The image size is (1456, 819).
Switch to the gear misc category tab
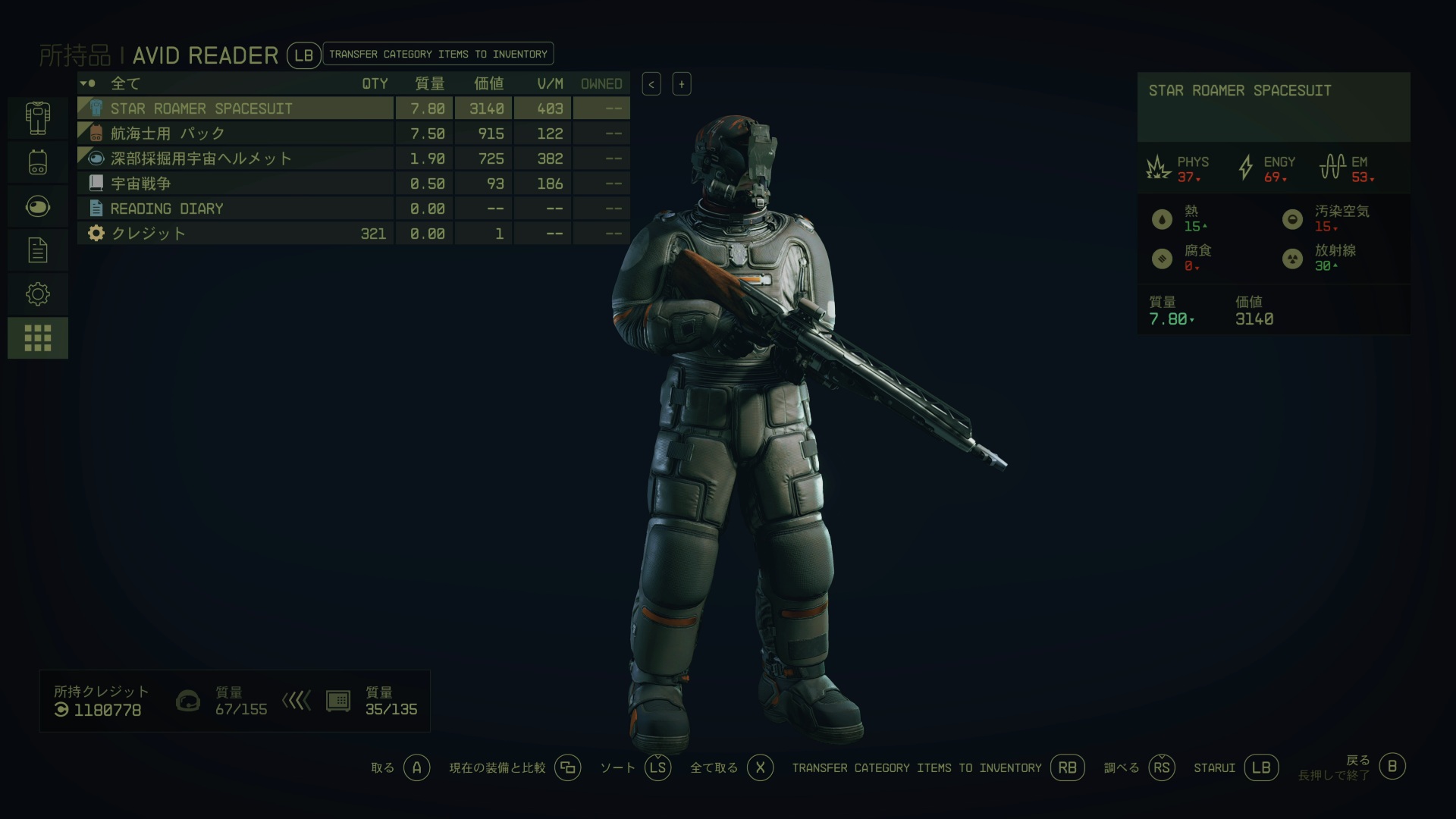(x=38, y=294)
